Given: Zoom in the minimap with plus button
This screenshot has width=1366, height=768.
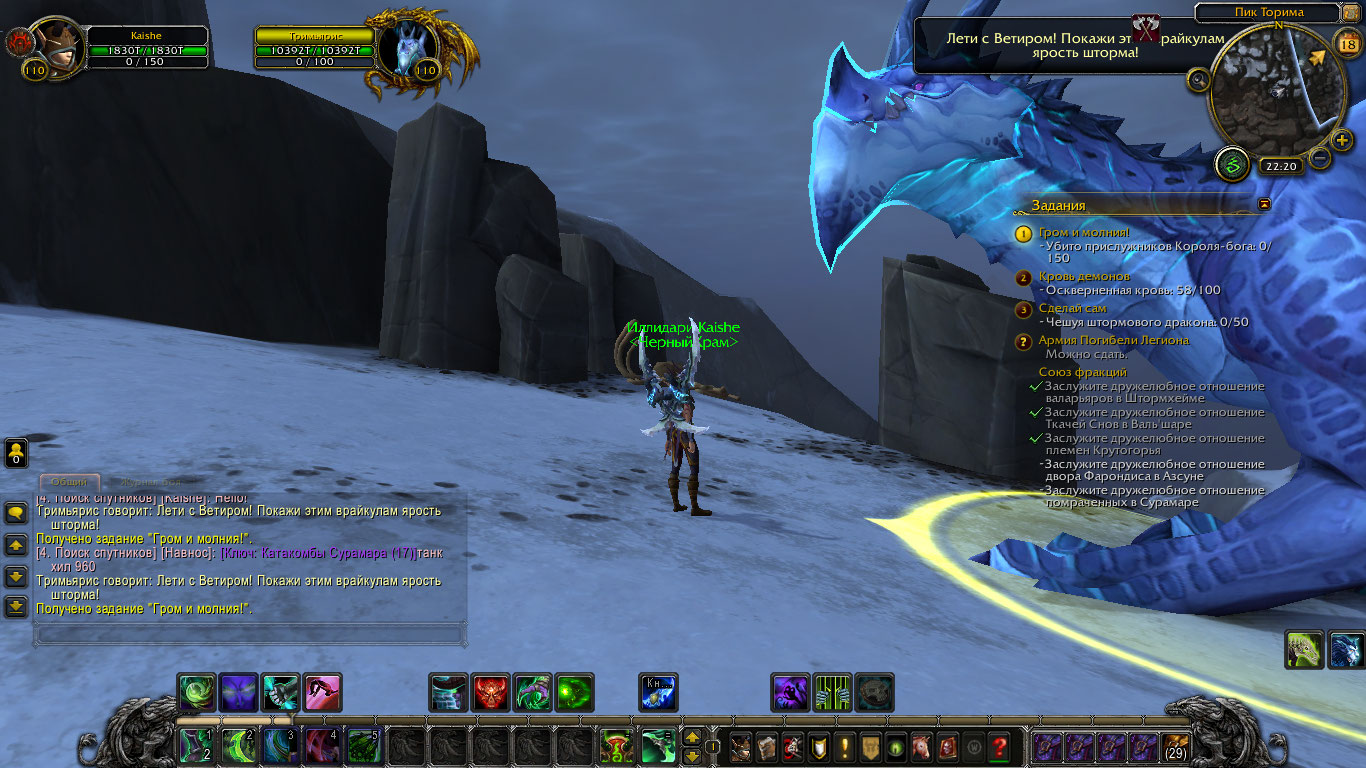Looking at the screenshot, I should point(1342,140).
